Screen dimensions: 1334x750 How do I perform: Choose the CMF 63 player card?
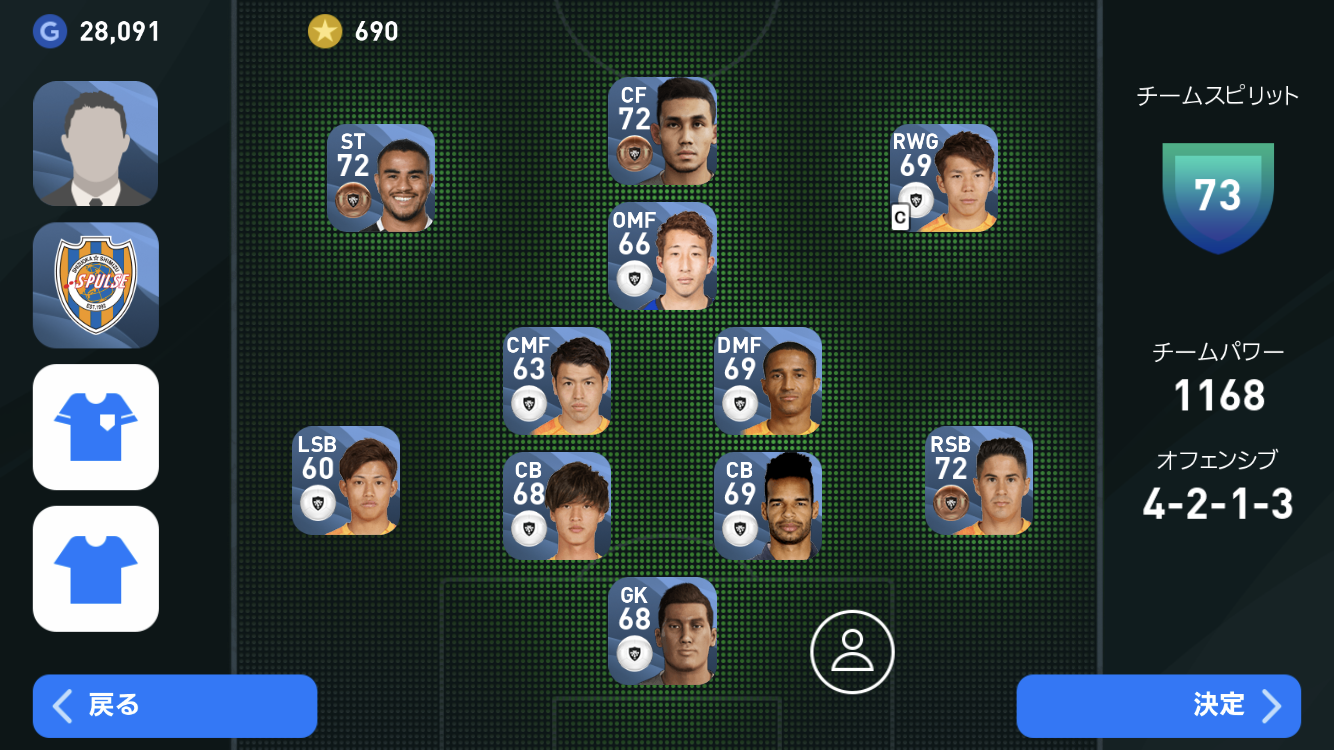point(557,381)
